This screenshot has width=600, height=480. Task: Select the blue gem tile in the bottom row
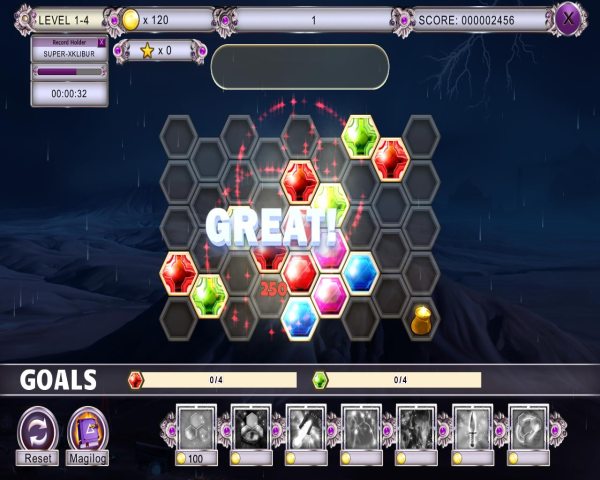pyautogui.click(x=299, y=319)
